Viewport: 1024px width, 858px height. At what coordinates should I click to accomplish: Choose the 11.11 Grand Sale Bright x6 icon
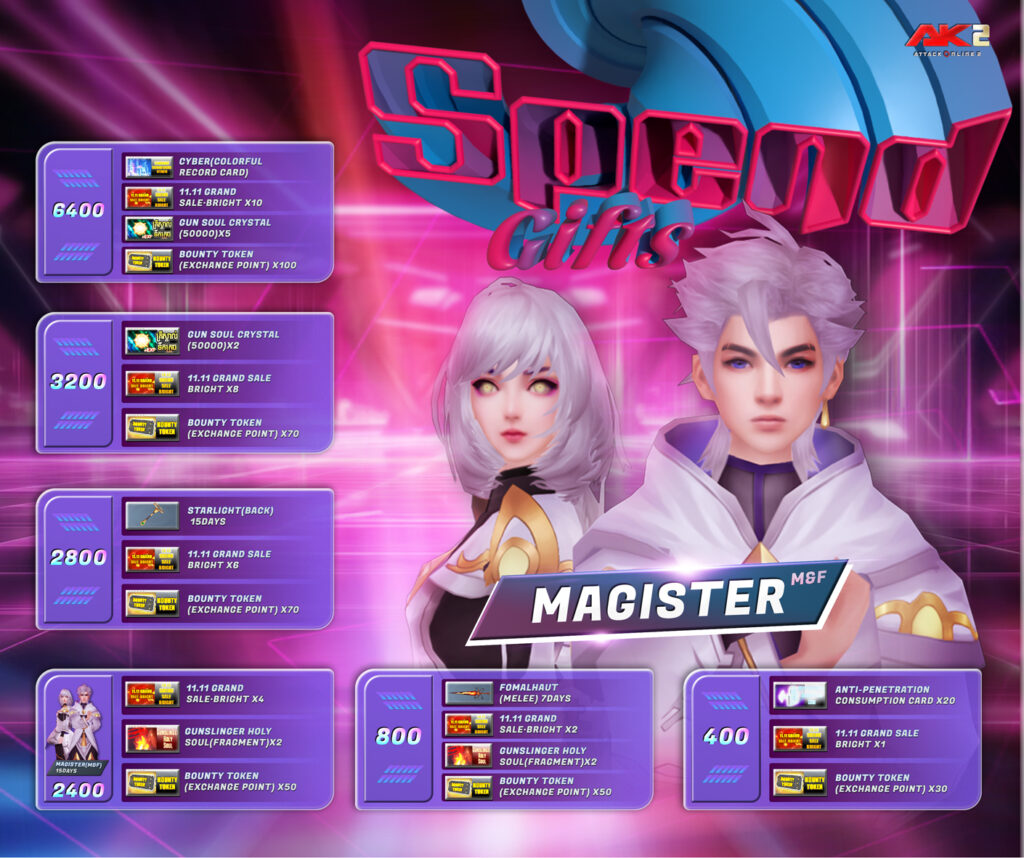(x=152, y=560)
